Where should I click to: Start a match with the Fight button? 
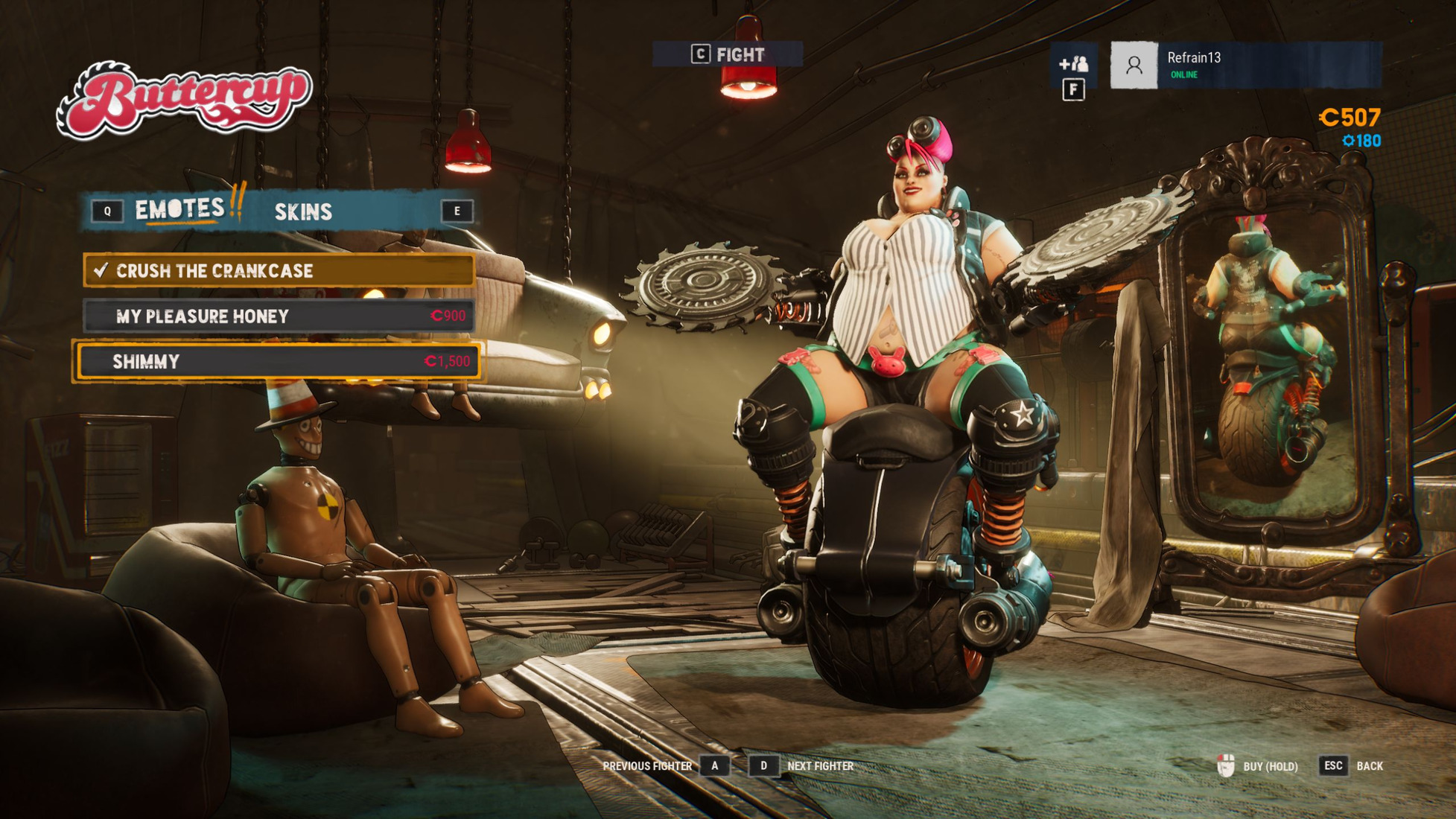[x=728, y=54]
